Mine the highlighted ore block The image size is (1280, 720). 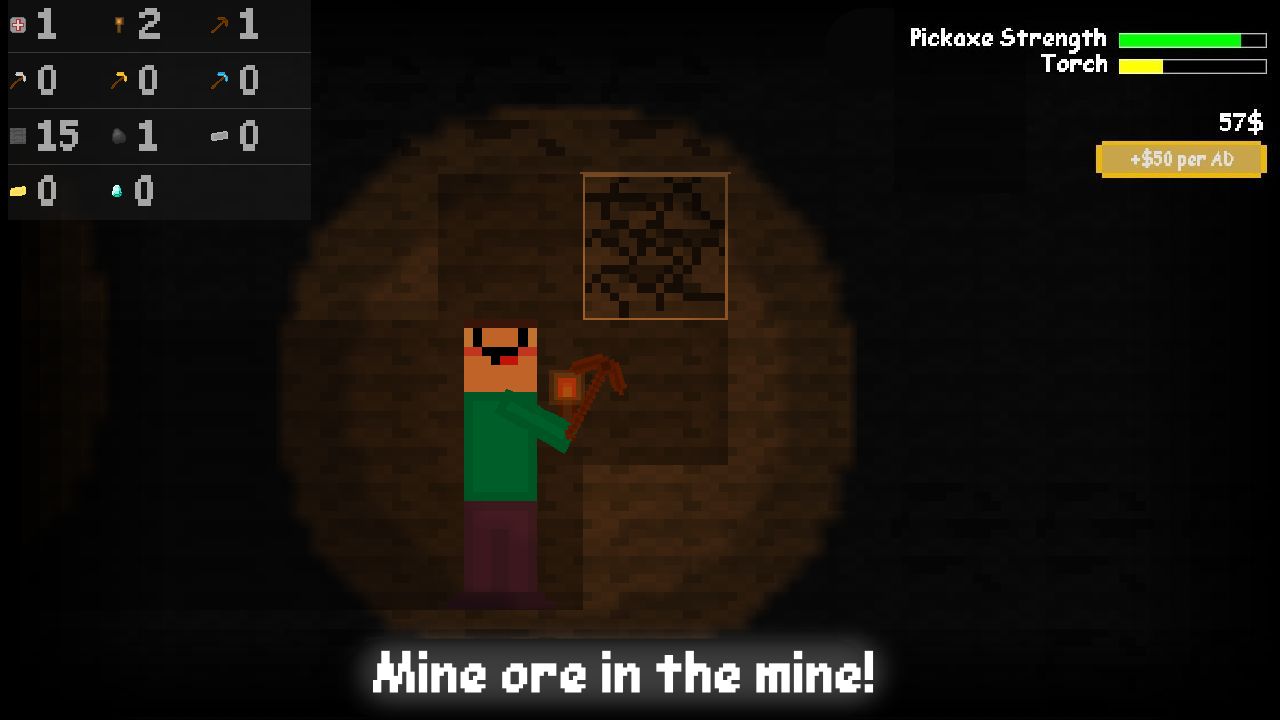(655, 246)
